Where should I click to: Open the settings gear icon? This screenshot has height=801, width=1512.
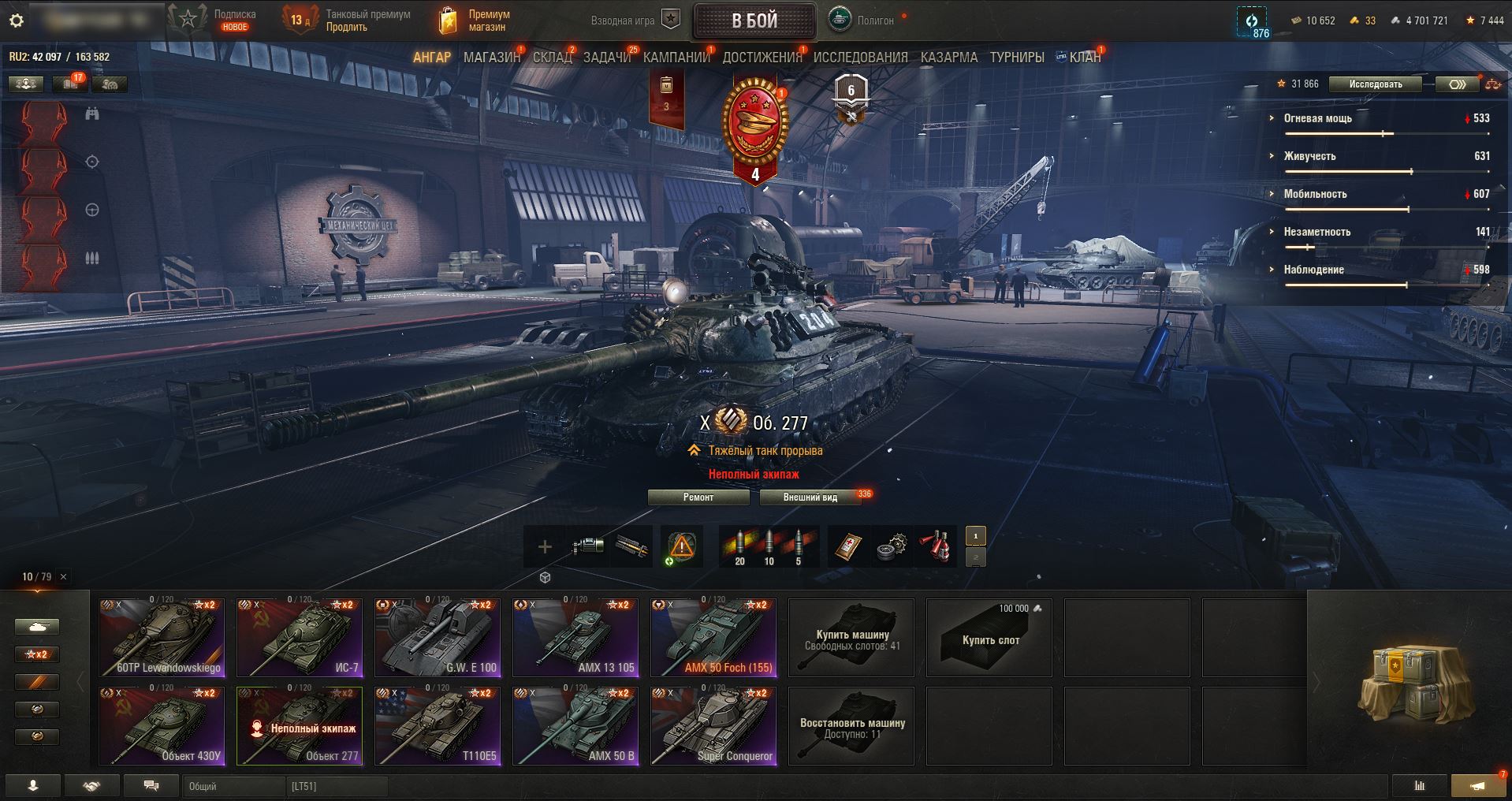[x=16, y=21]
